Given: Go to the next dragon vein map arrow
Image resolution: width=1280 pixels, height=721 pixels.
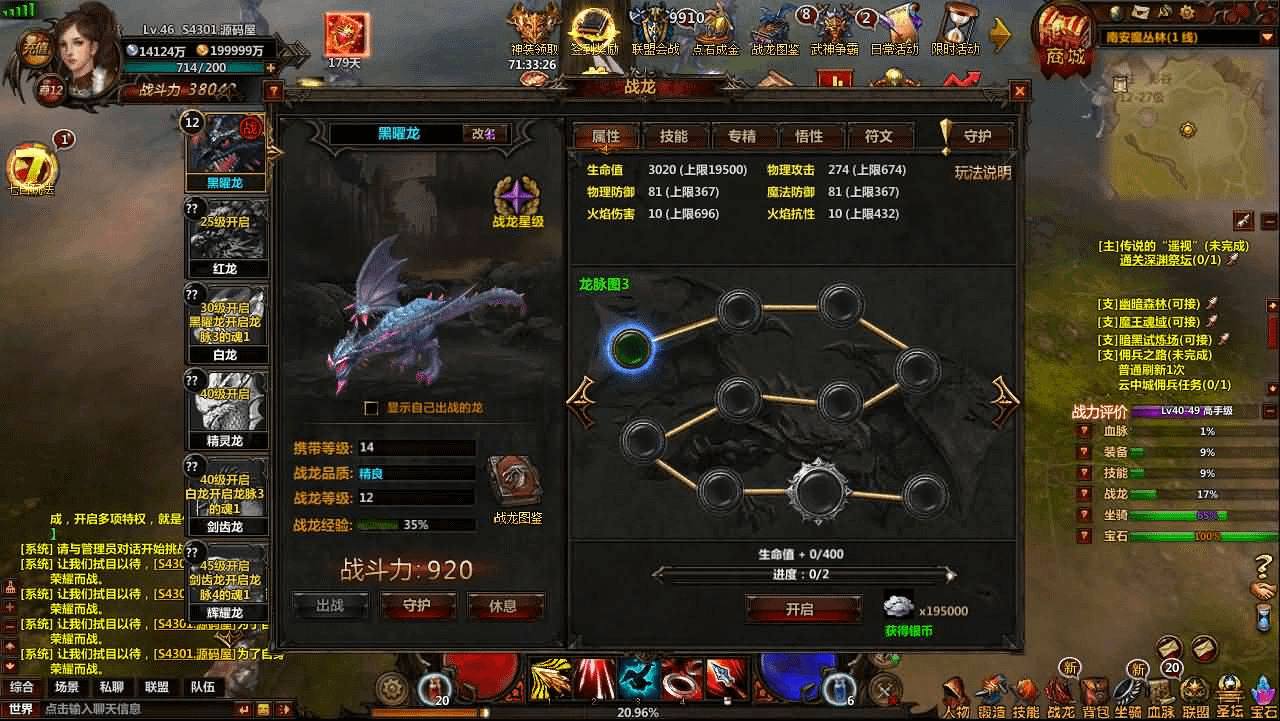Looking at the screenshot, I should (x=1004, y=401).
